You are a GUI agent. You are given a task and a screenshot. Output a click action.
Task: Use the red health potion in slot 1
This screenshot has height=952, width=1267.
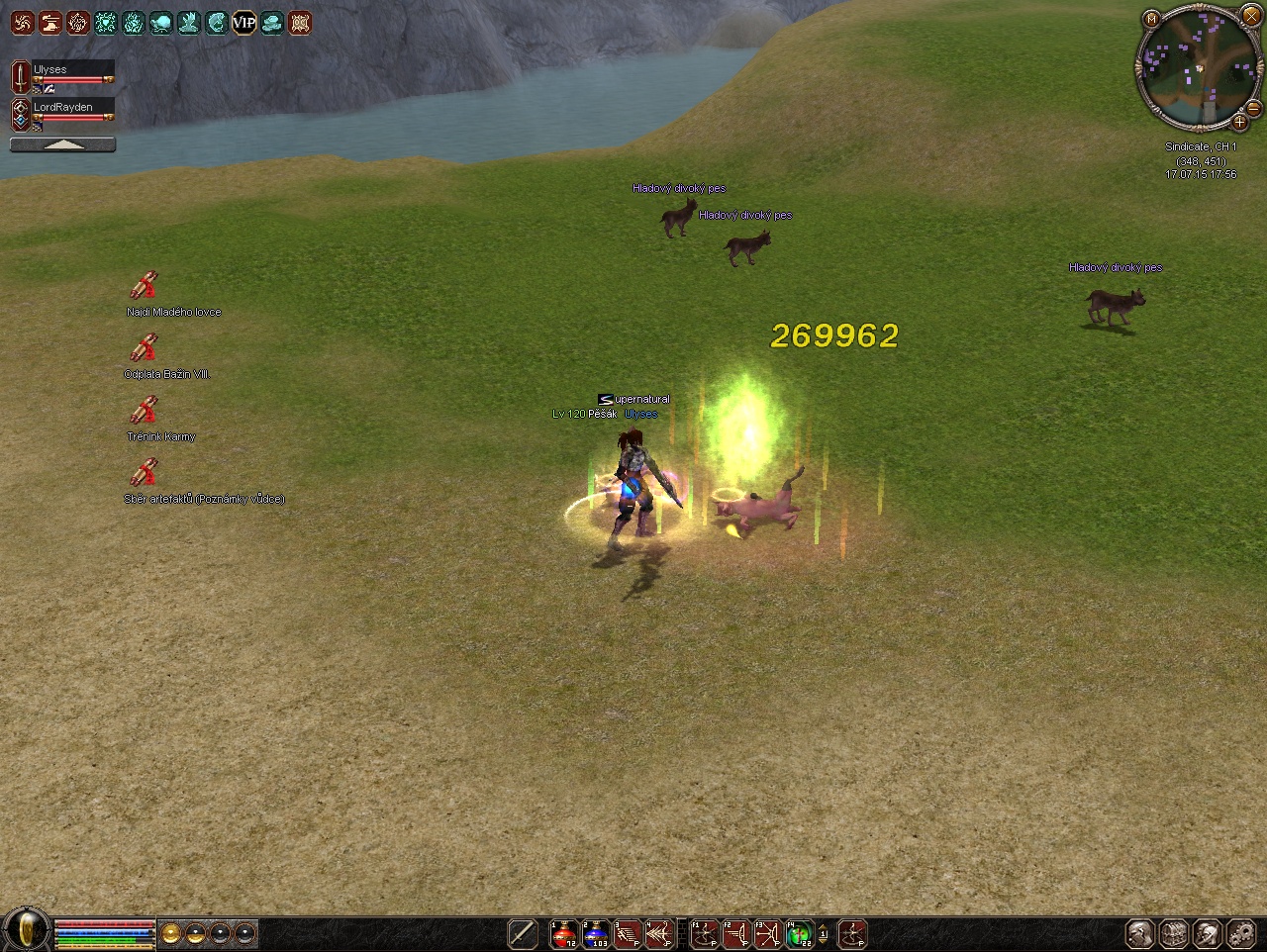pyautogui.click(x=564, y=933)
